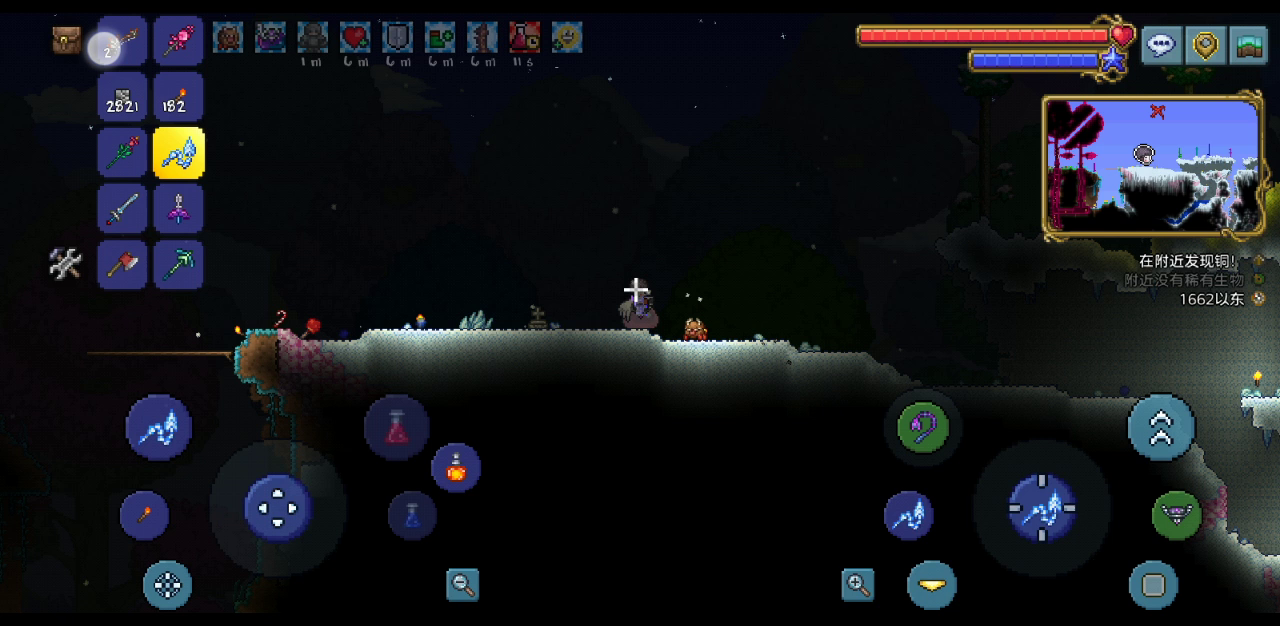The image size is (1280, 626).
Task: Select the torch stack of 182
Action: (x=179, y=97)
